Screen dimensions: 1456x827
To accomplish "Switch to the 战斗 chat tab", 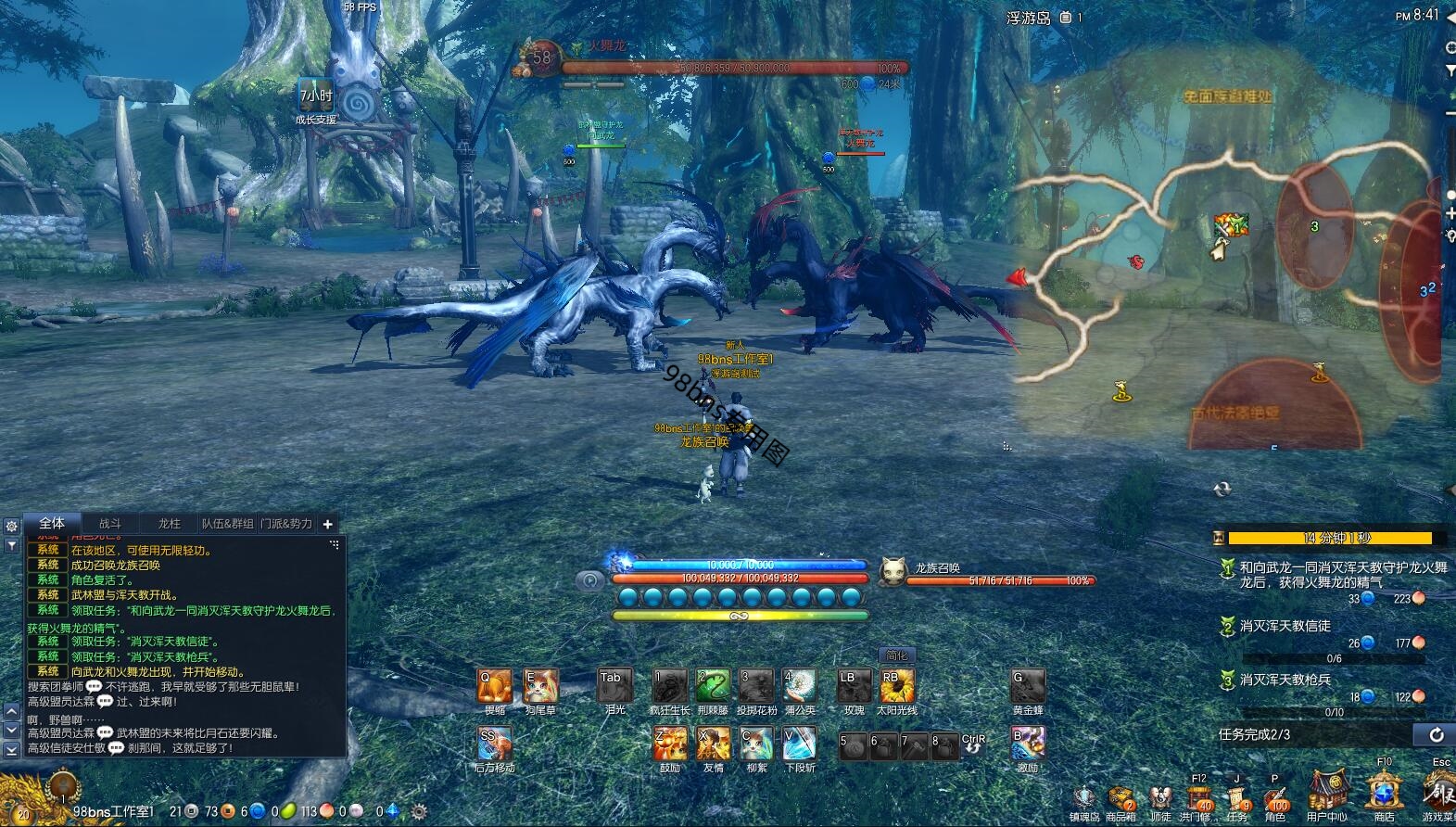I will click(110, 524).
